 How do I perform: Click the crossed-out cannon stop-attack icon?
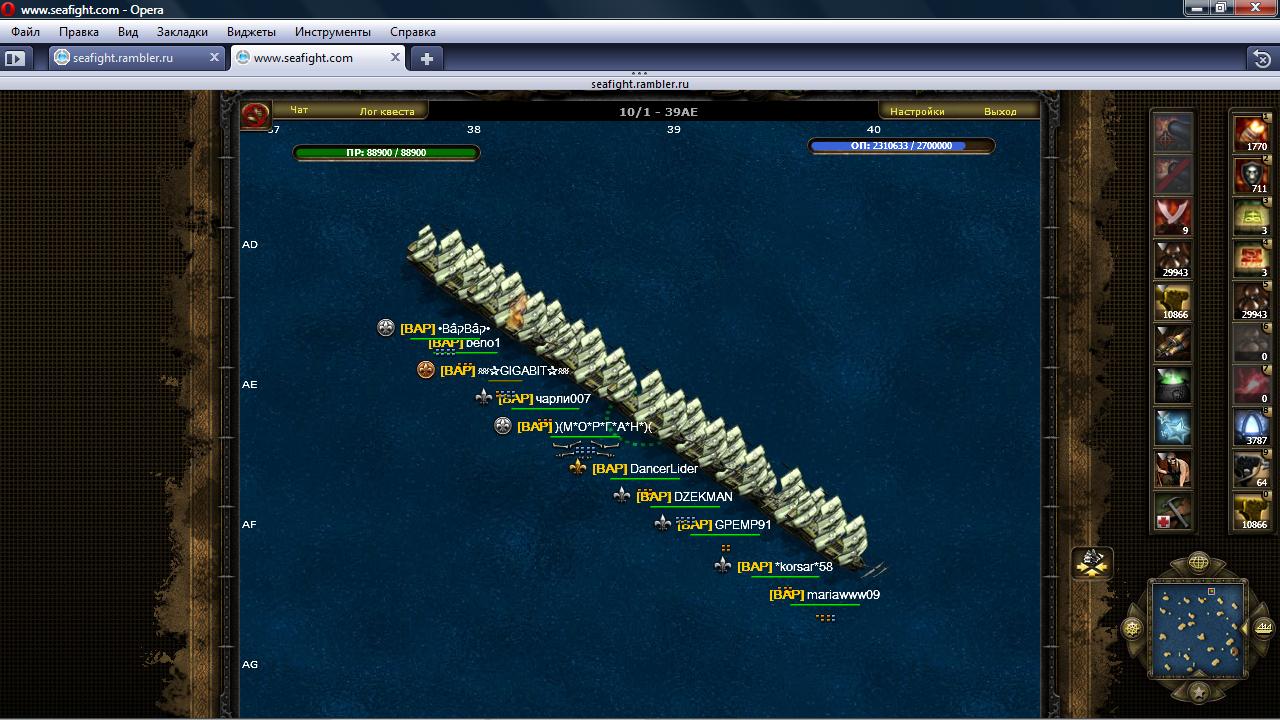tap(1173, 174)
